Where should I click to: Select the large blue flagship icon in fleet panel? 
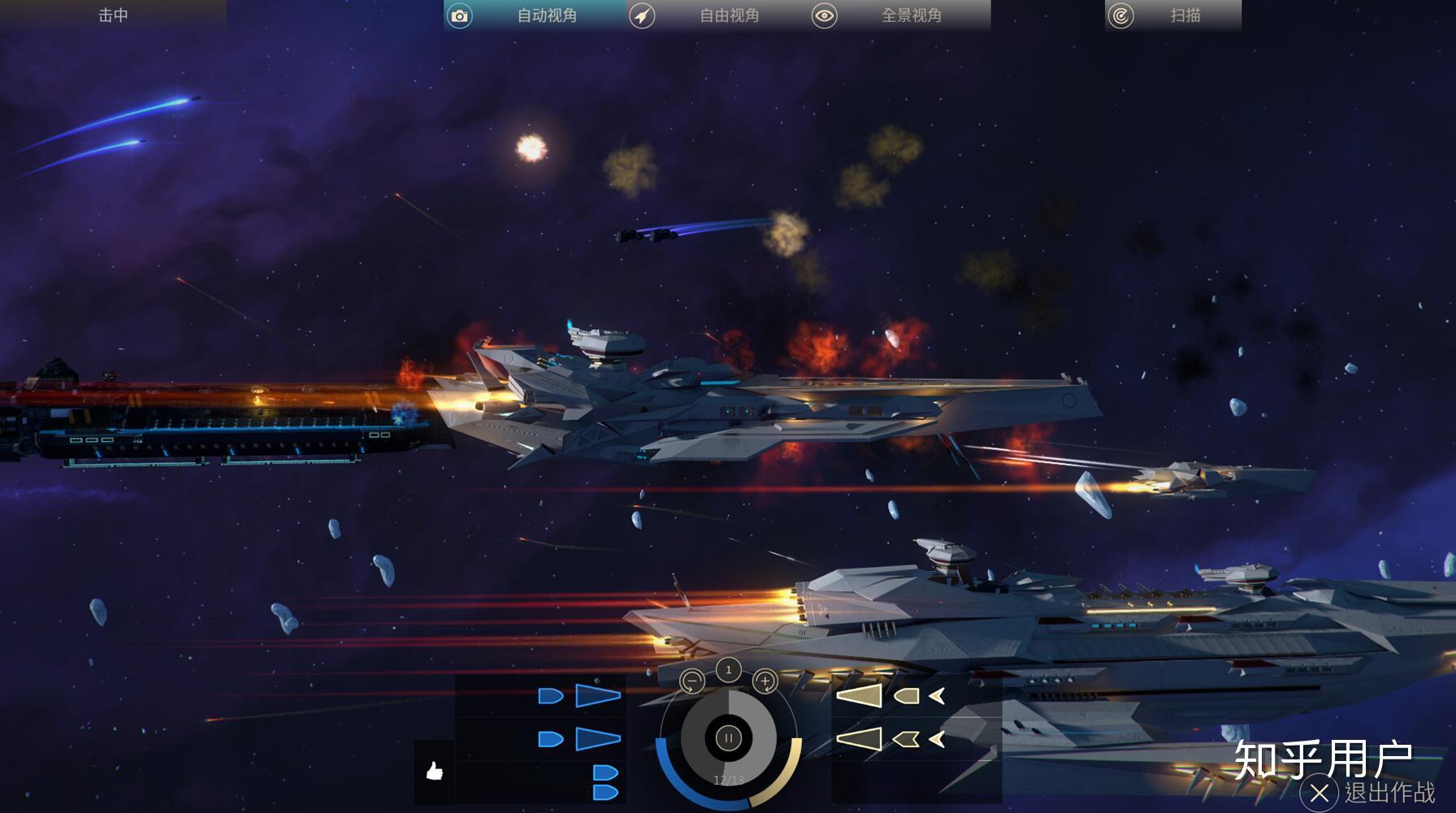pos(596,697)
